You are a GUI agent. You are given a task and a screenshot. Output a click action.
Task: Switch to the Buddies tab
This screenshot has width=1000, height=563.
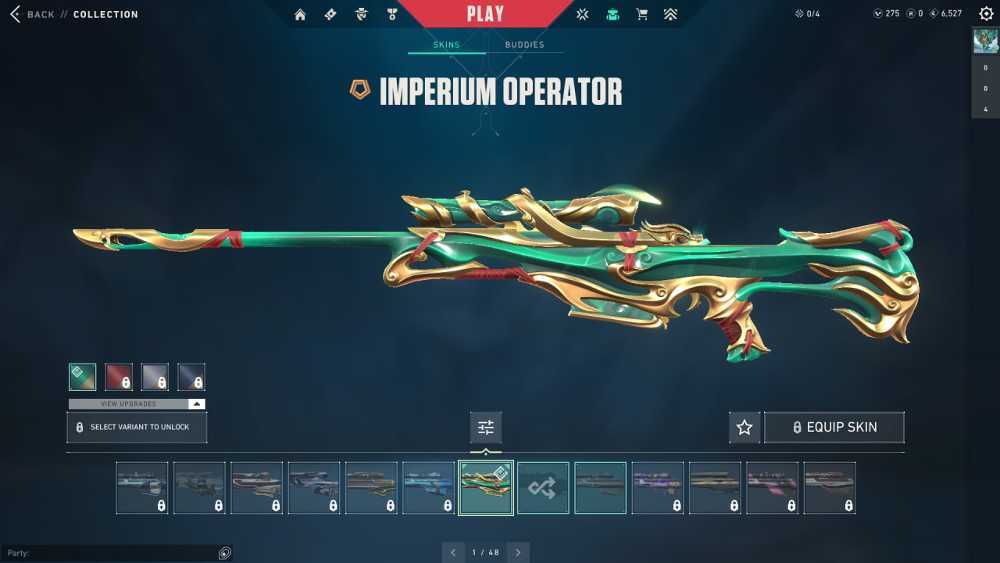(x=524, y=45)
